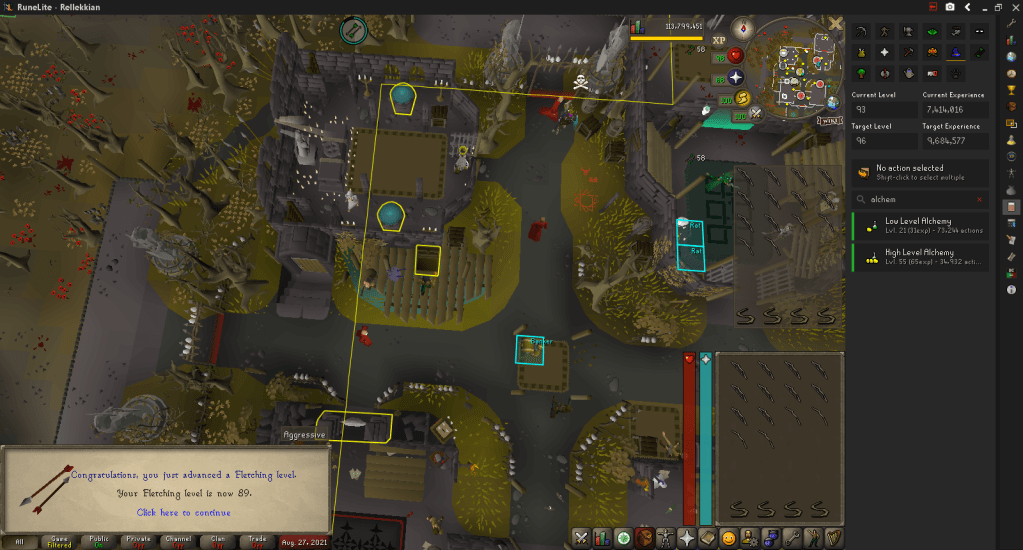Clear the alchem search field
Image resolution: width=1023 pixels, height=550 pixels.
click(x=981, y=199)
